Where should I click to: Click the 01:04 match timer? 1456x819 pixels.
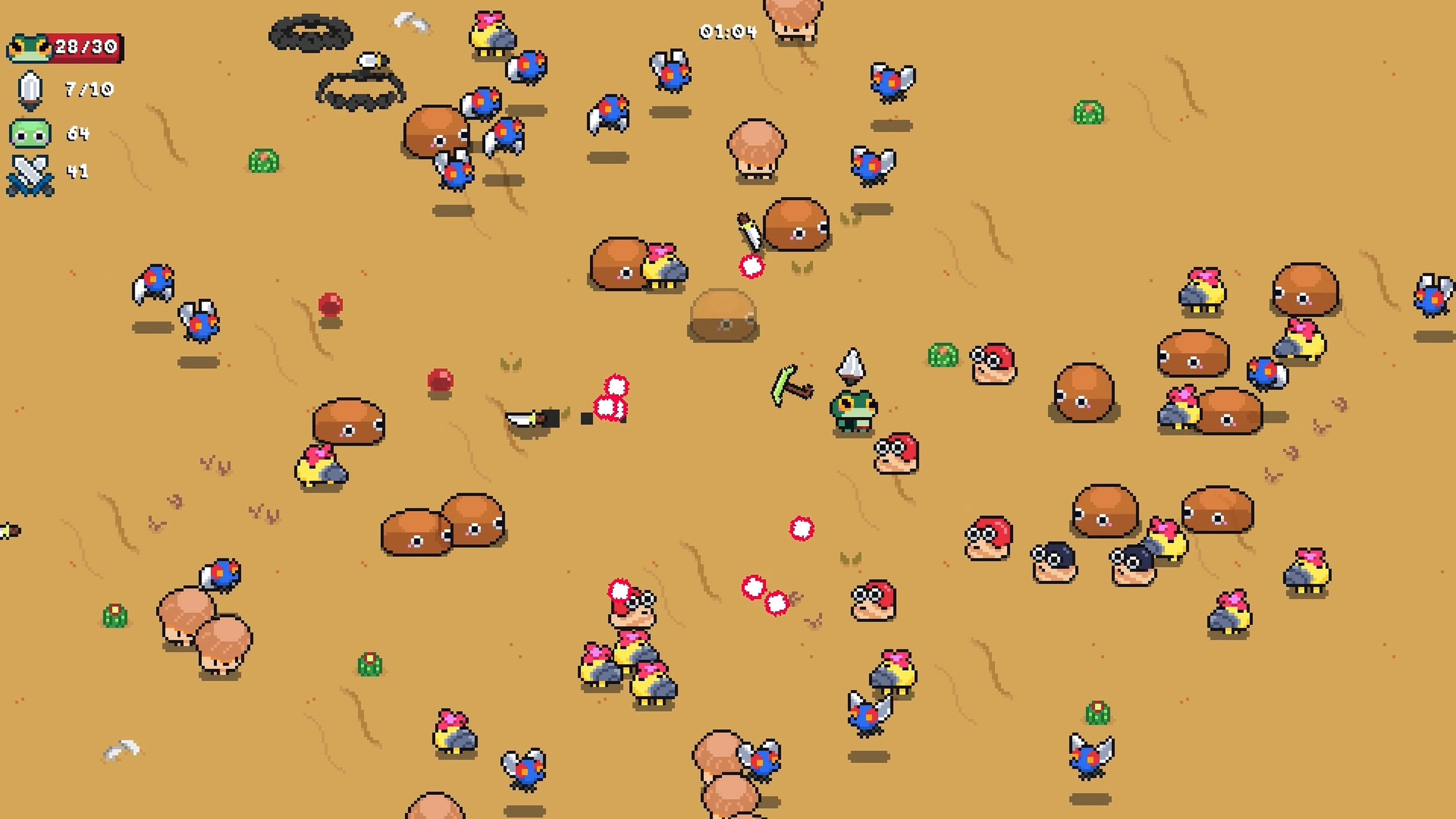click(728, 32)
